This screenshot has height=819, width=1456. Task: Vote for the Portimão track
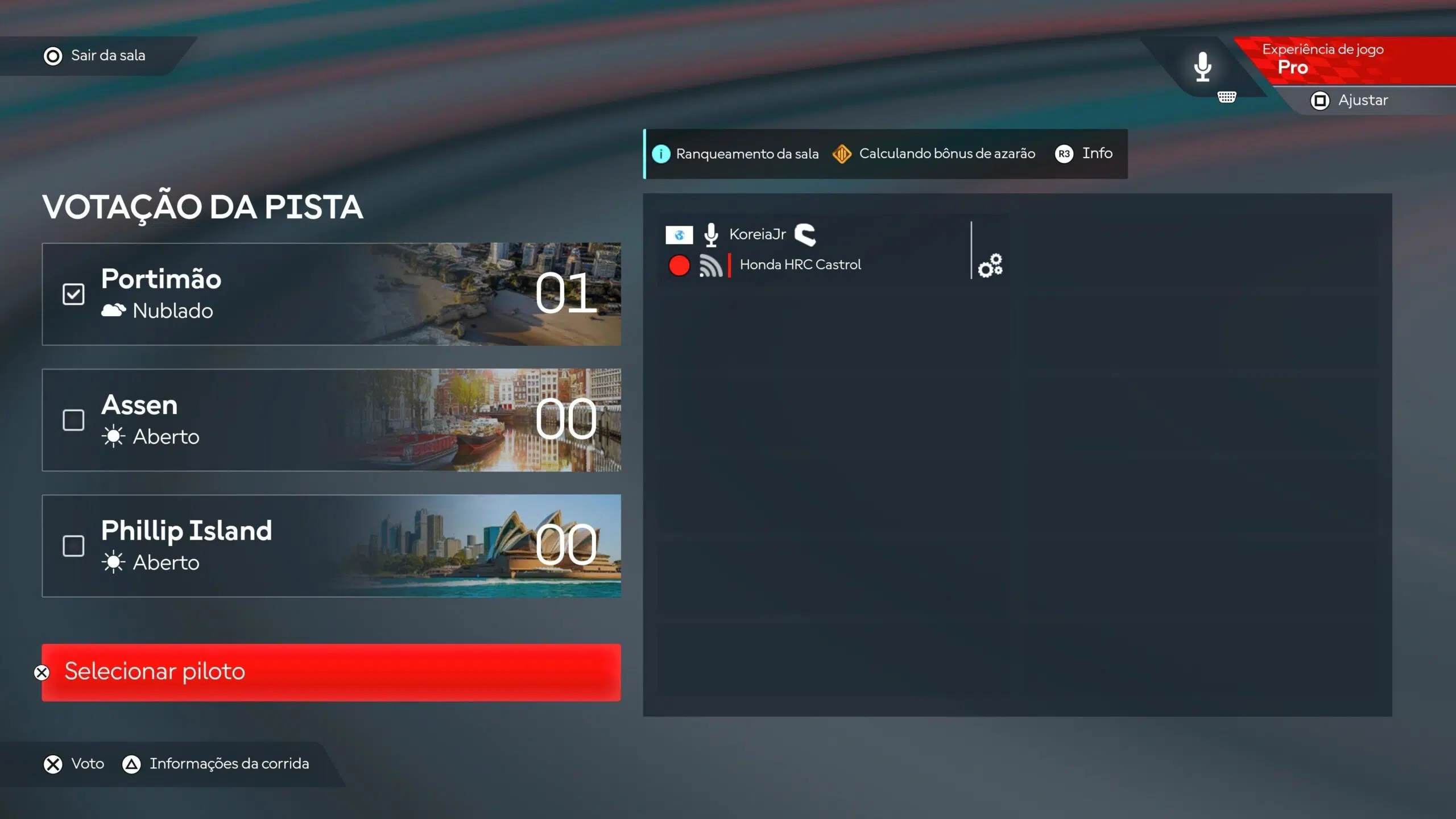coord(331,294)
